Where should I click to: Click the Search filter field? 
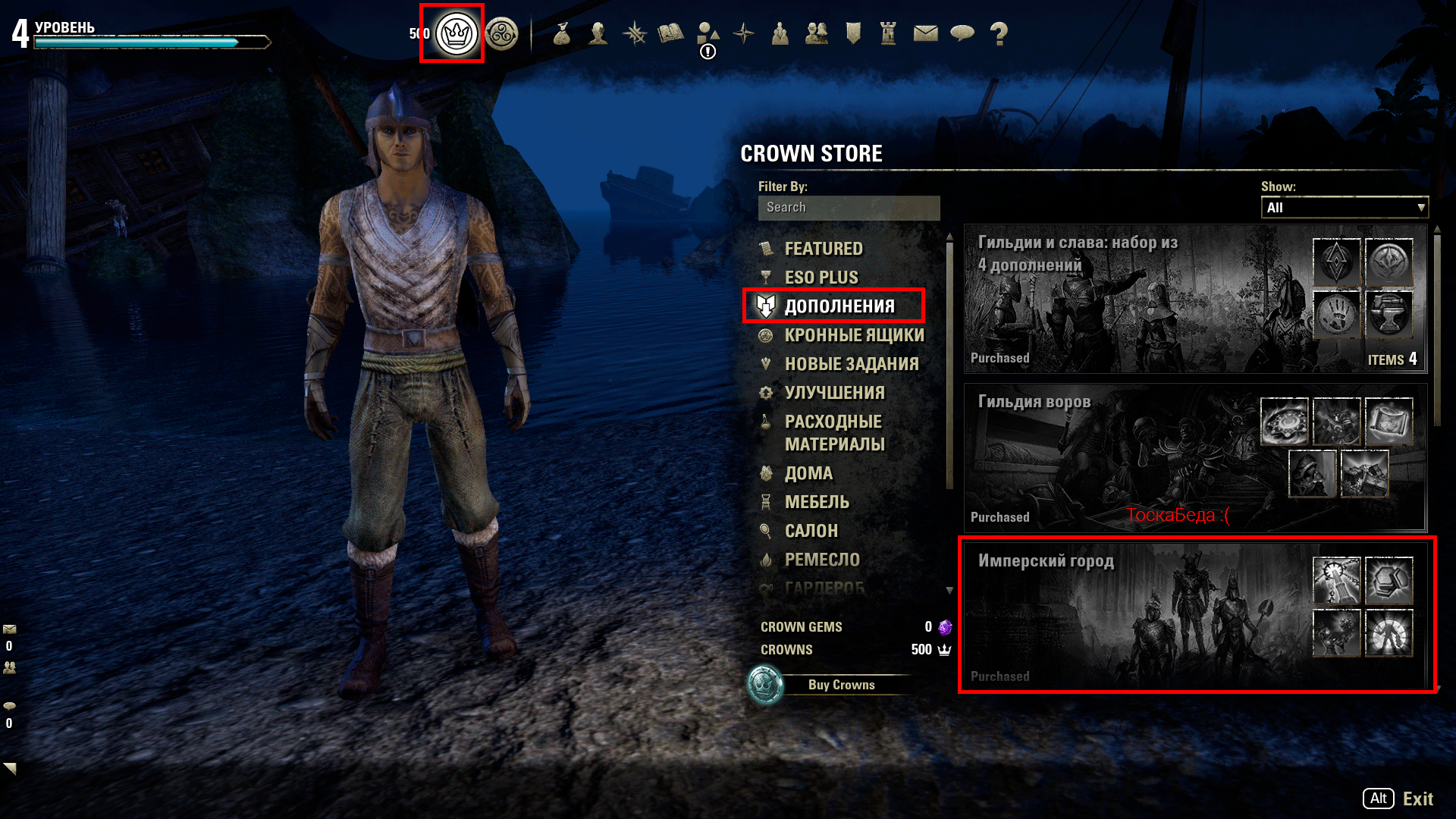[849, 208]
